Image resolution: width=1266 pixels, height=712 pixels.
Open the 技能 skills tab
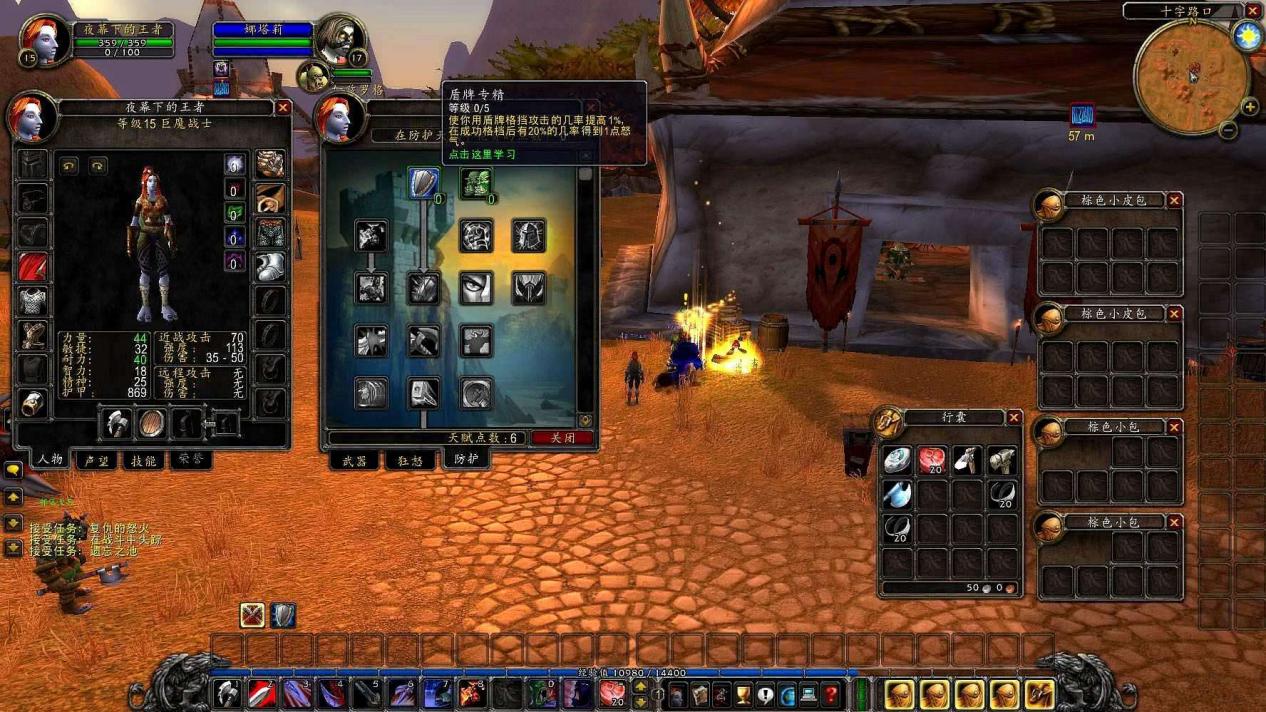(x=144, y=461)
